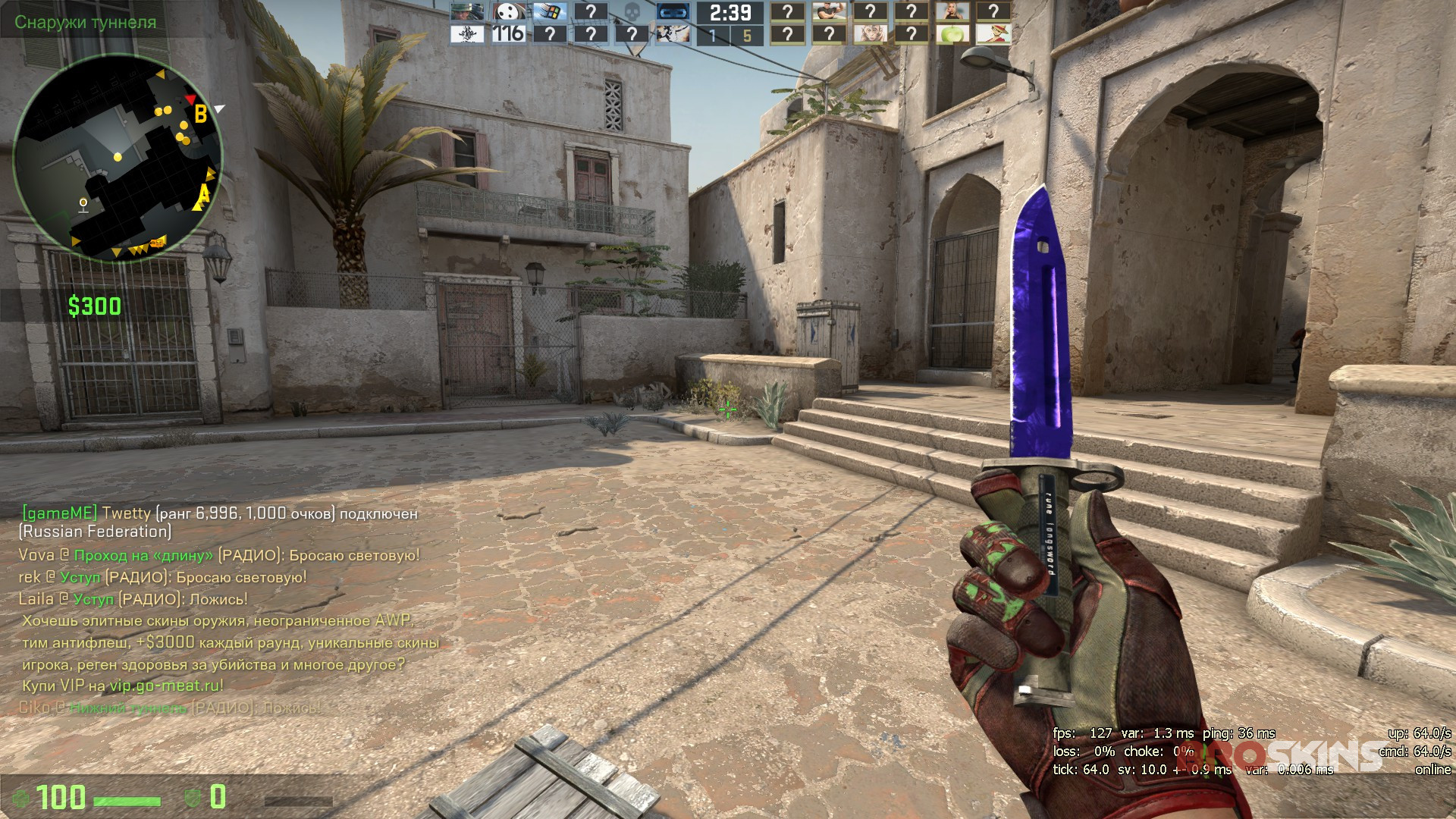Select the soldier with green hat avatar

pyautogui.click(x=468, y=12)
